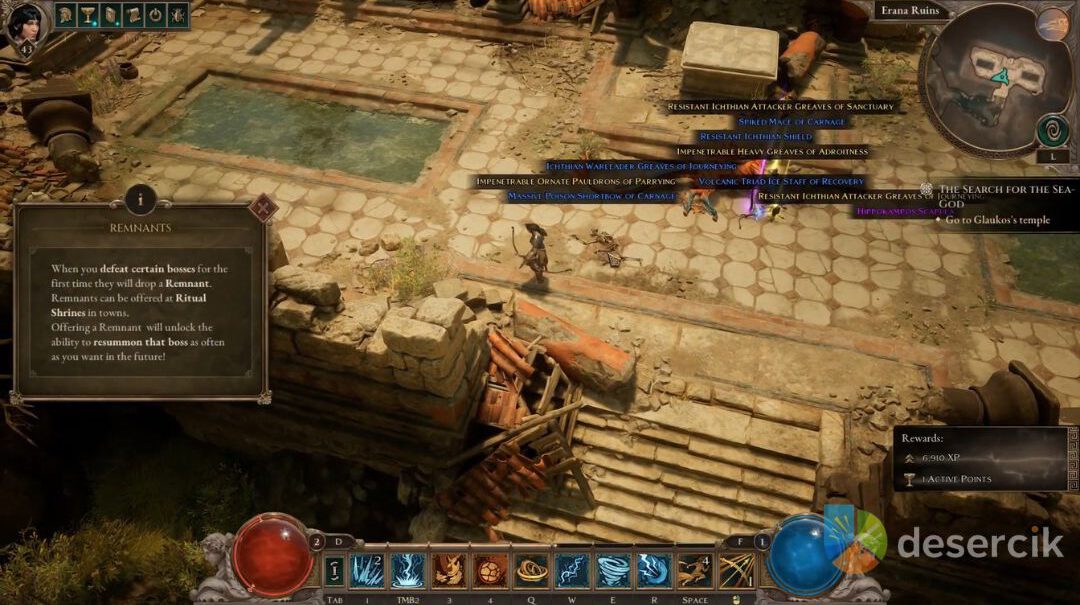Cast the tornado skill on E
Viewport: 1080px width, 605px height.
[612, 570]
